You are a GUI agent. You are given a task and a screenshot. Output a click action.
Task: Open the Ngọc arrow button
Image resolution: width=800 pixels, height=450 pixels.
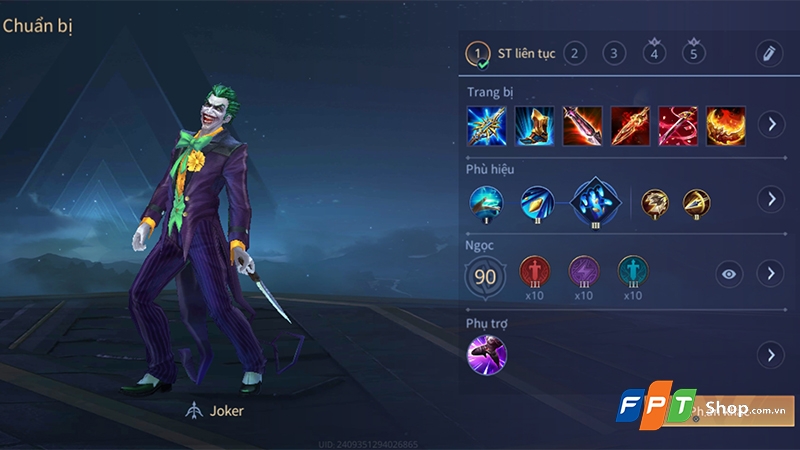point(770,273)
